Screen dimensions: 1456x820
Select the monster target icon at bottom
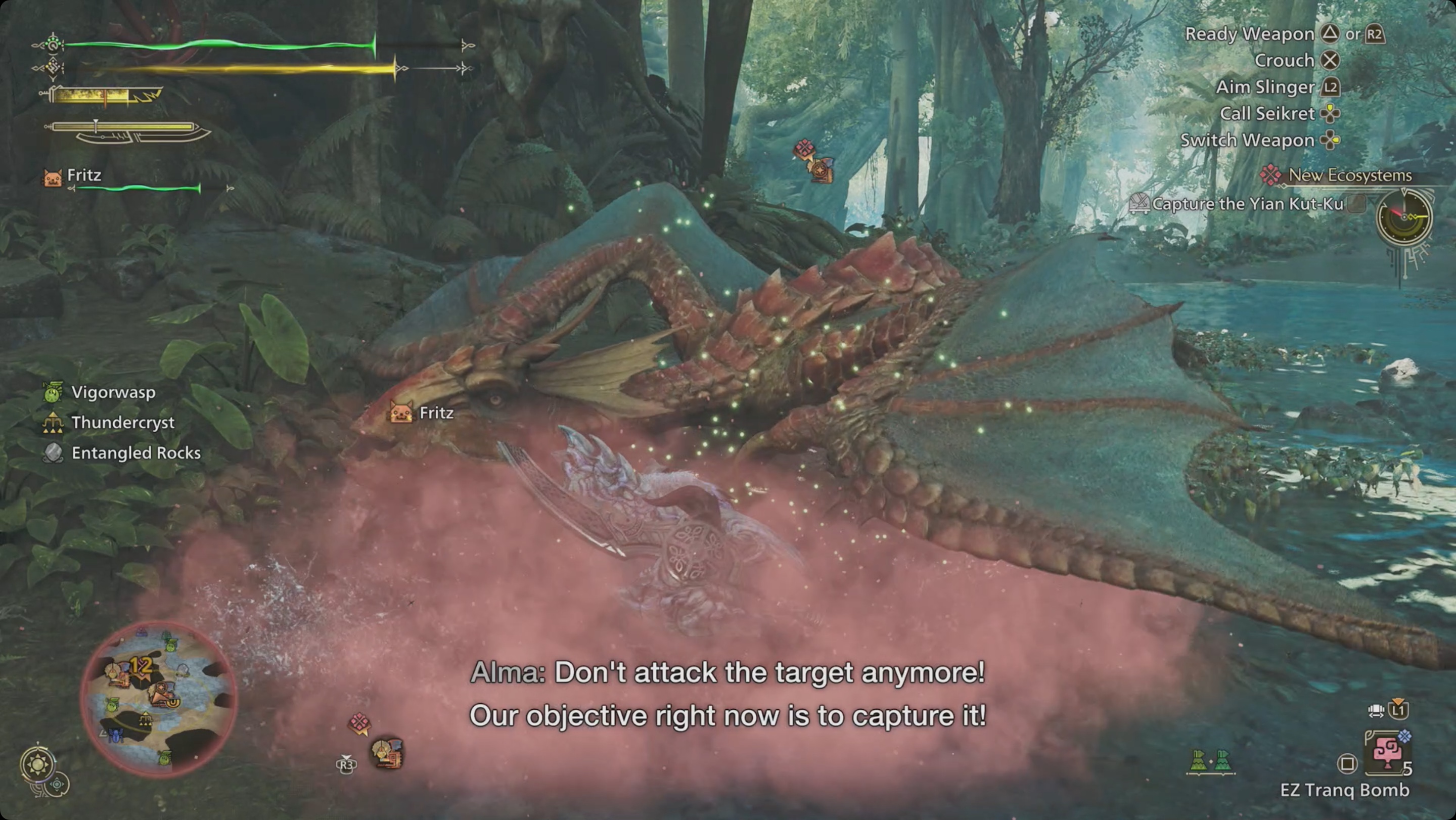pos(388,753)
